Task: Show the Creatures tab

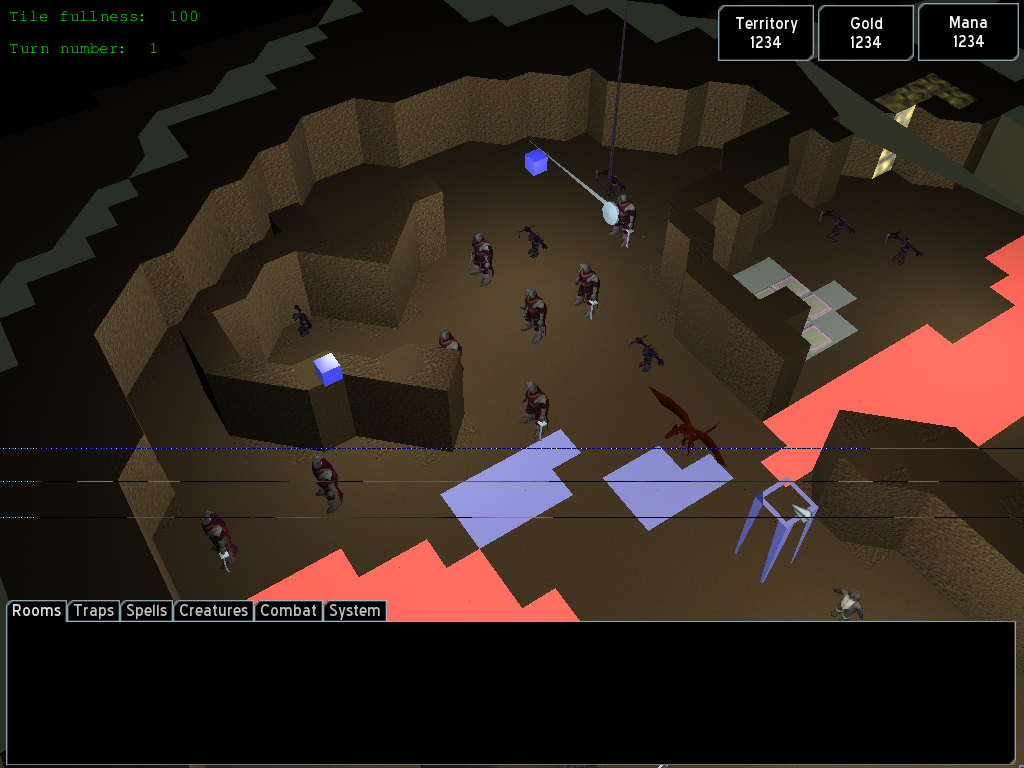Action: coord(213,611)
